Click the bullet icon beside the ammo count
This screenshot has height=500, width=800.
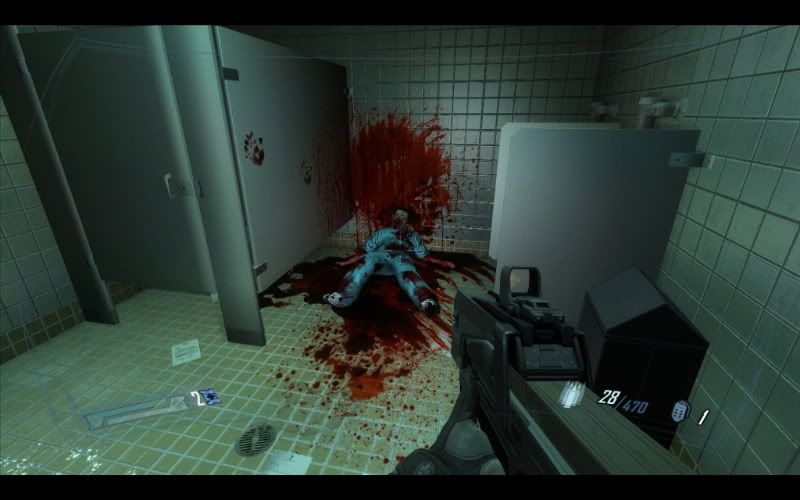tap(572, 393)
